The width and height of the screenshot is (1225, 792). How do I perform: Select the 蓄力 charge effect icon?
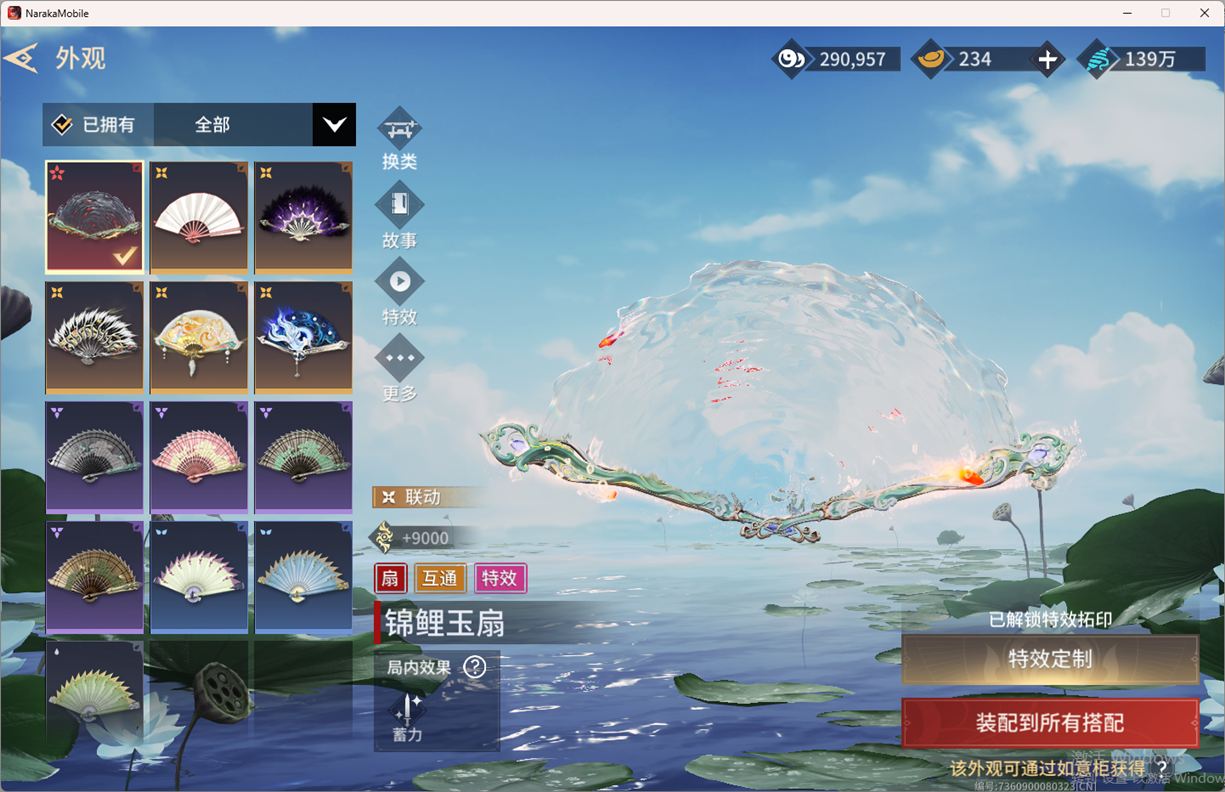(408, 710)
